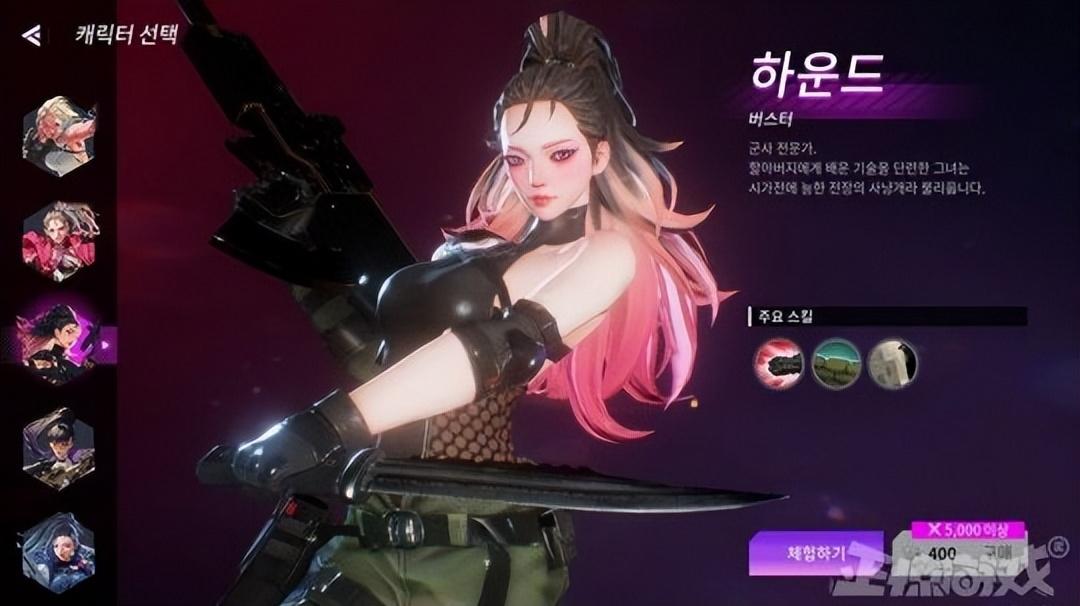View the red glowing gun skill icon
This screenshot has width=1080, height=606.
coord(778,362)
